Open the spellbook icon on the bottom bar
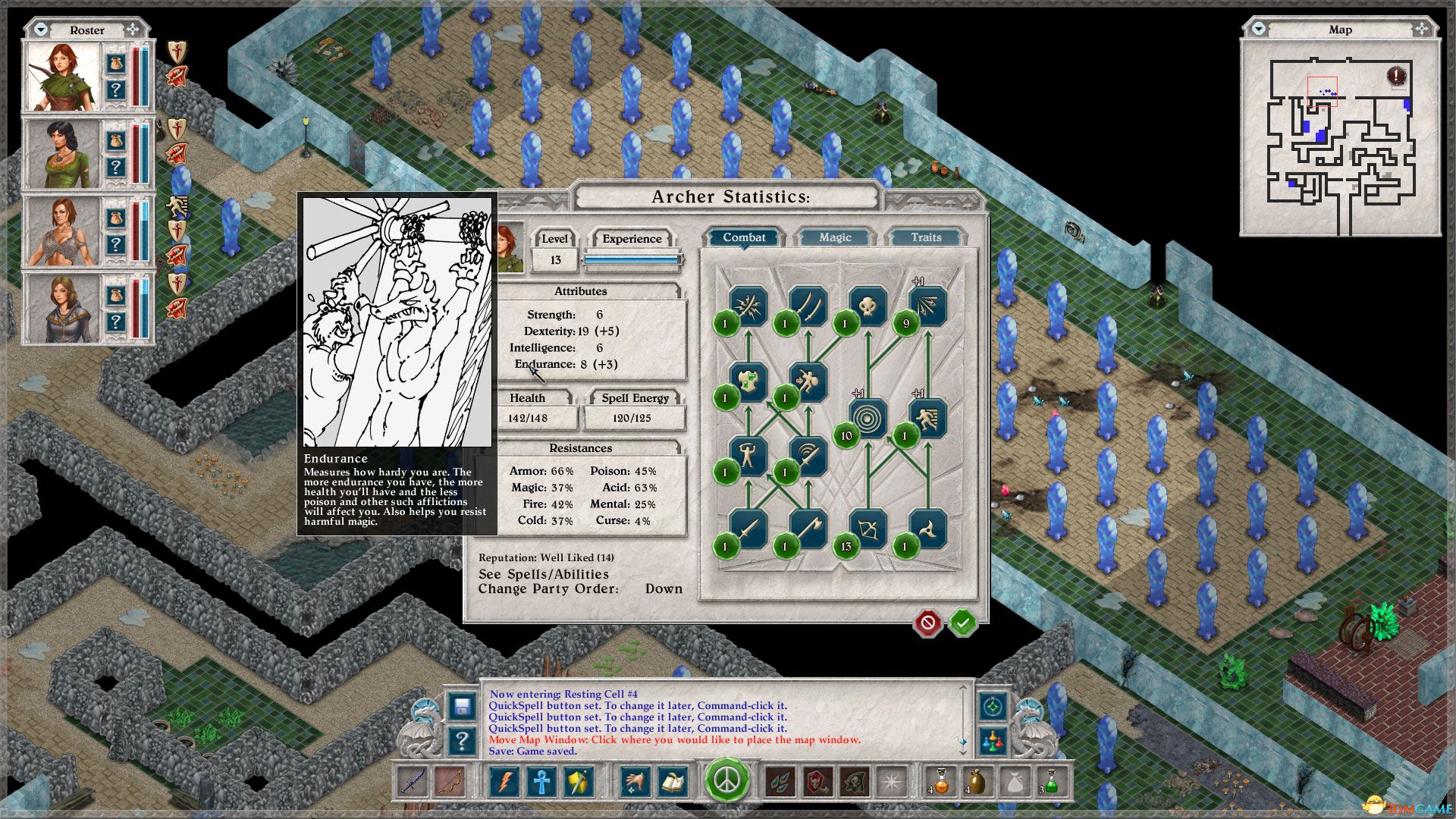 (673, 781)
